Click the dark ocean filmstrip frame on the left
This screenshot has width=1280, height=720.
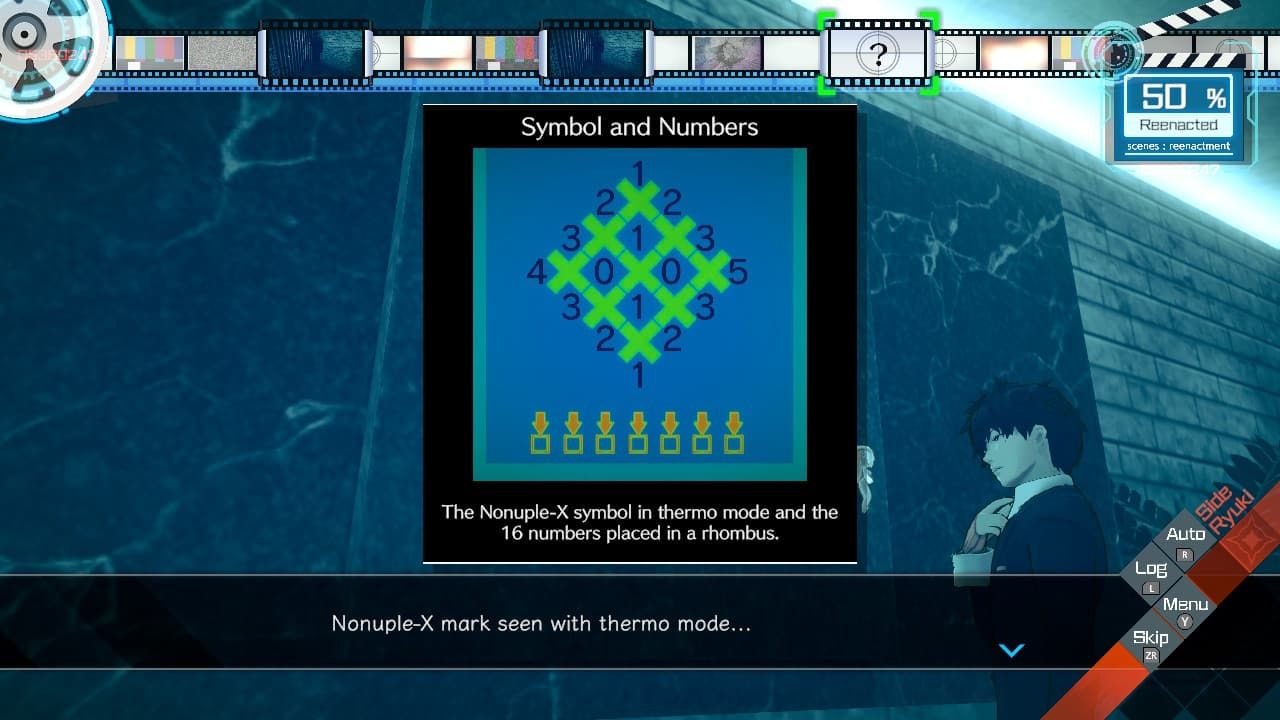pyautogui.click(x=313, y=52)
